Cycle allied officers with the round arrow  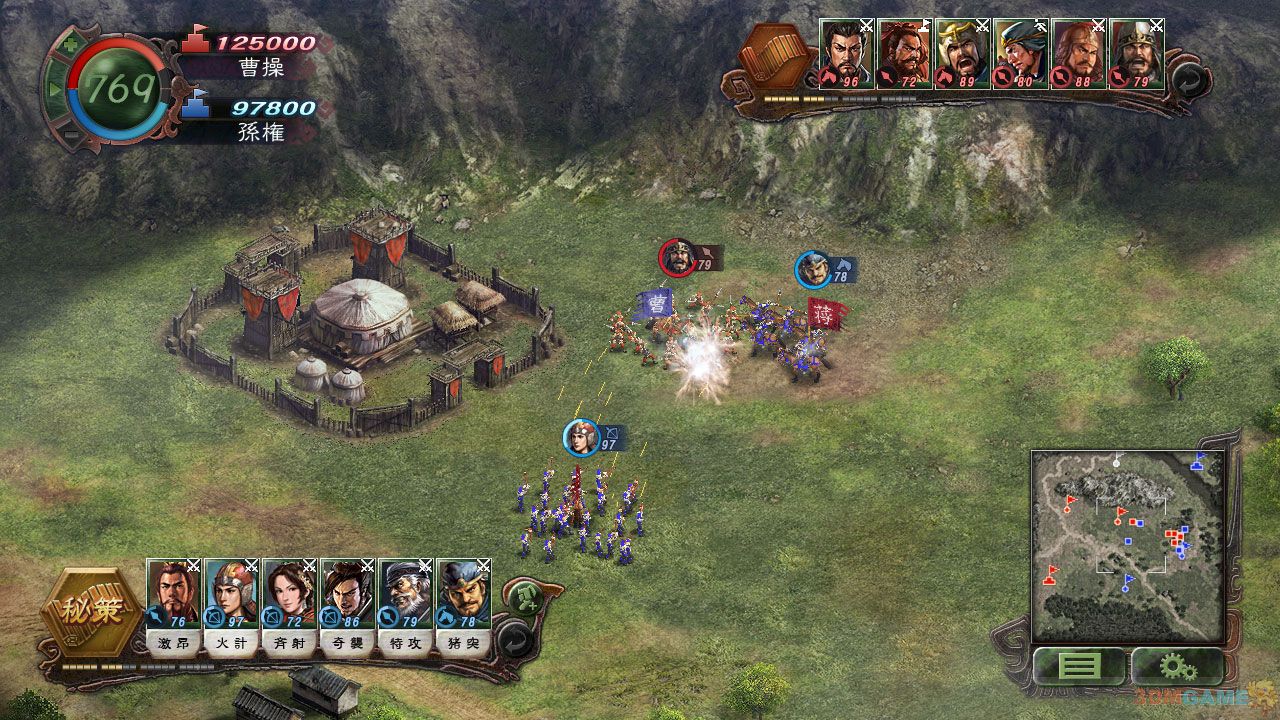pos(513,638)
